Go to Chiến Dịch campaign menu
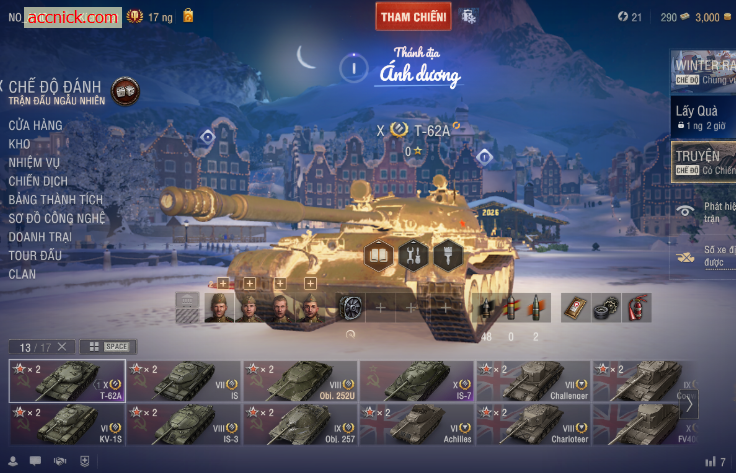Image resolution: width=736 pixels, height=473 pixels. coord(38,181)
